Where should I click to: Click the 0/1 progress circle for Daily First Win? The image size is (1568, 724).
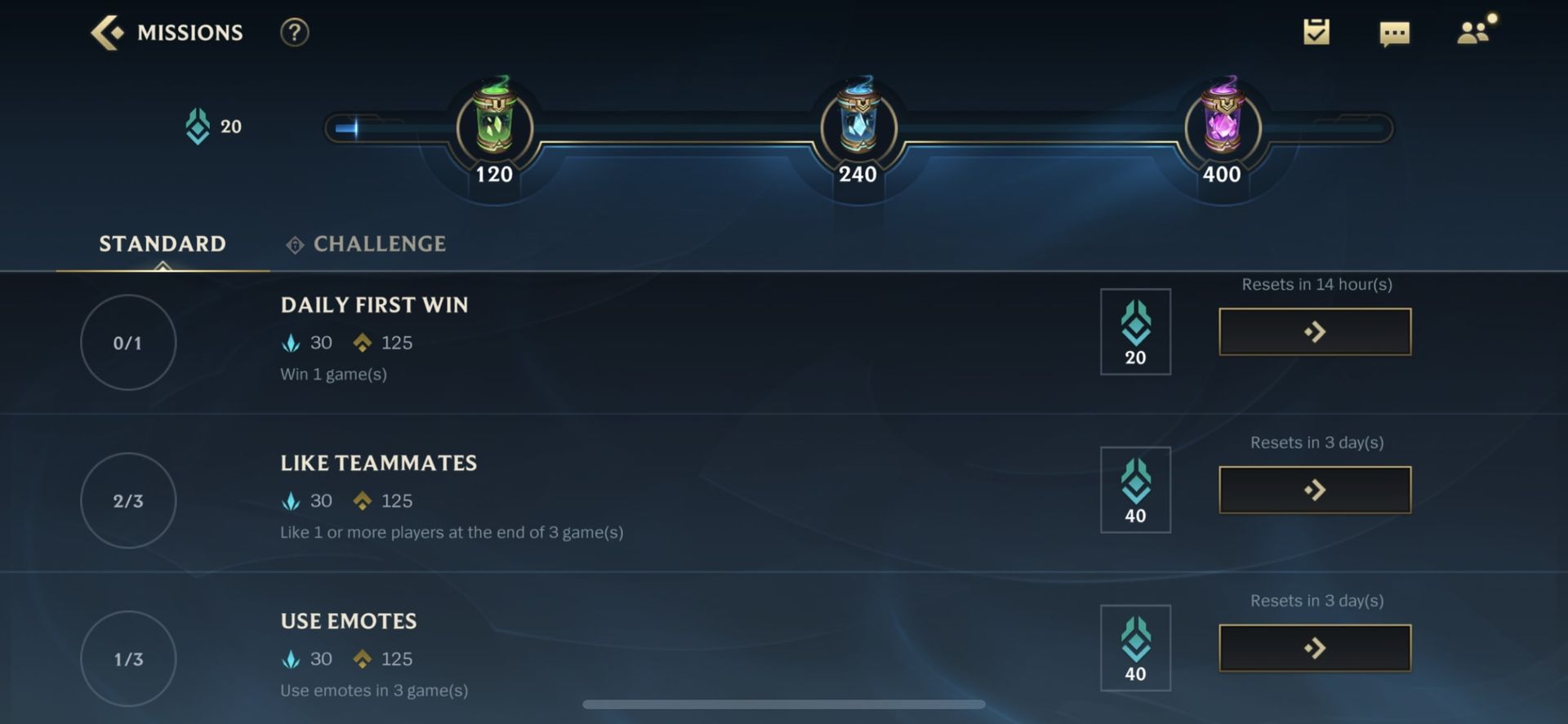(x=128, y=342)
